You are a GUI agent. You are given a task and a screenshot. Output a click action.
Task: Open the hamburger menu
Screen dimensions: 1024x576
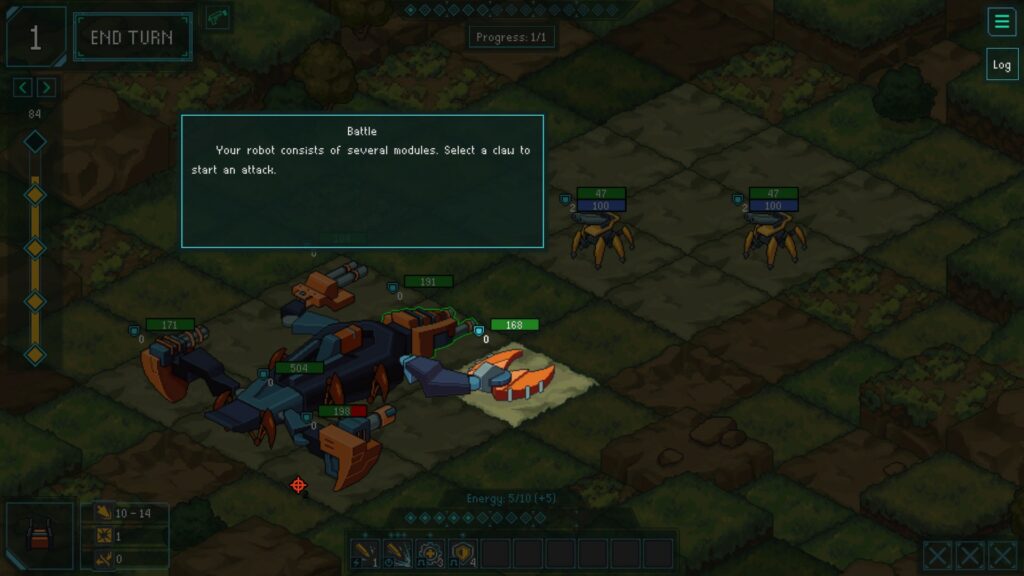point(1001,21)
